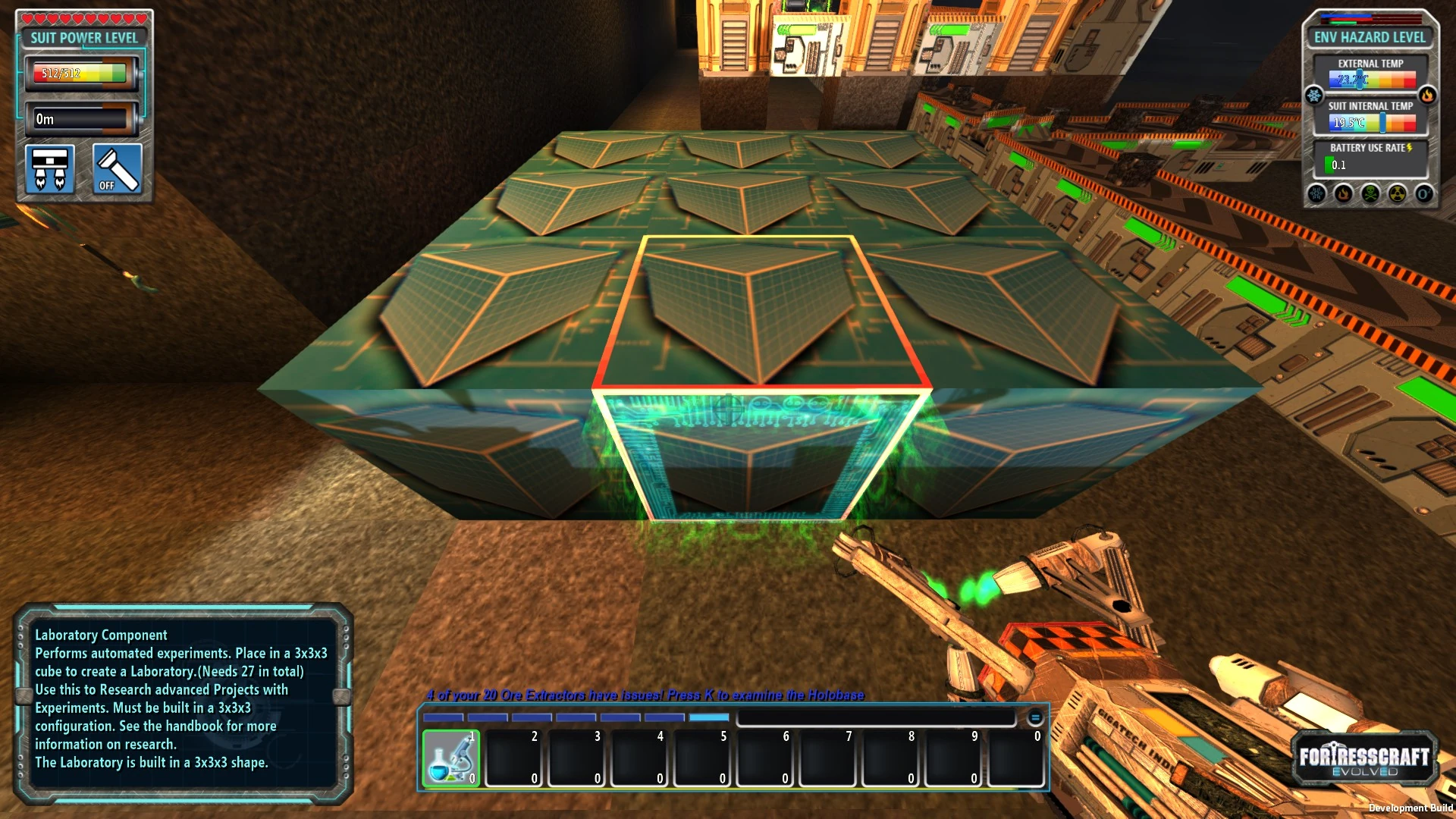Click the lightning bolt on Battery Use Rate

pos(1409,149)
